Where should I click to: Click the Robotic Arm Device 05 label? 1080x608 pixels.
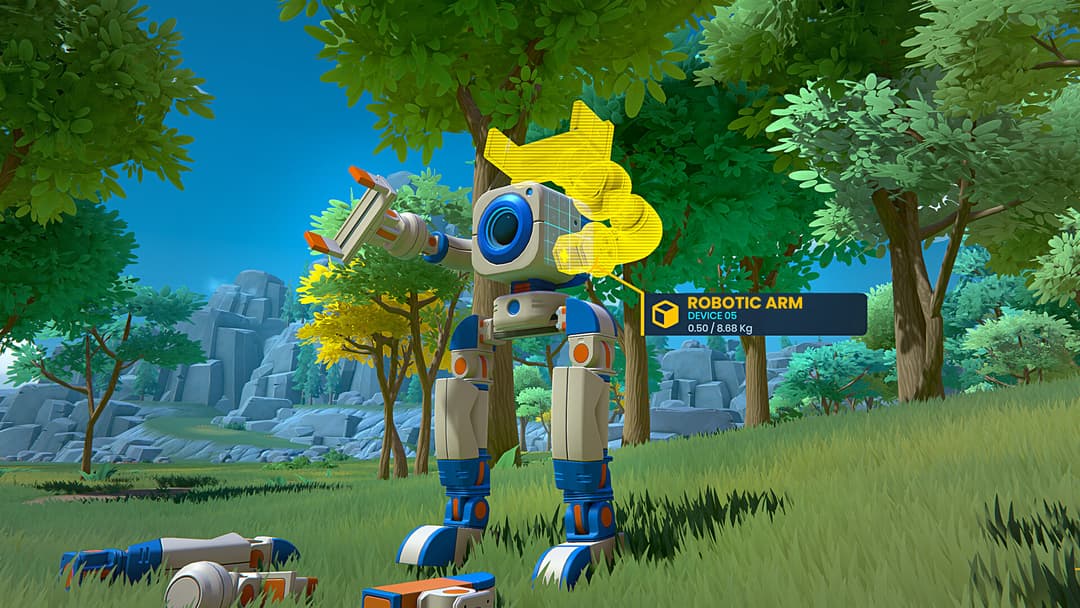[x=755, y=314]
